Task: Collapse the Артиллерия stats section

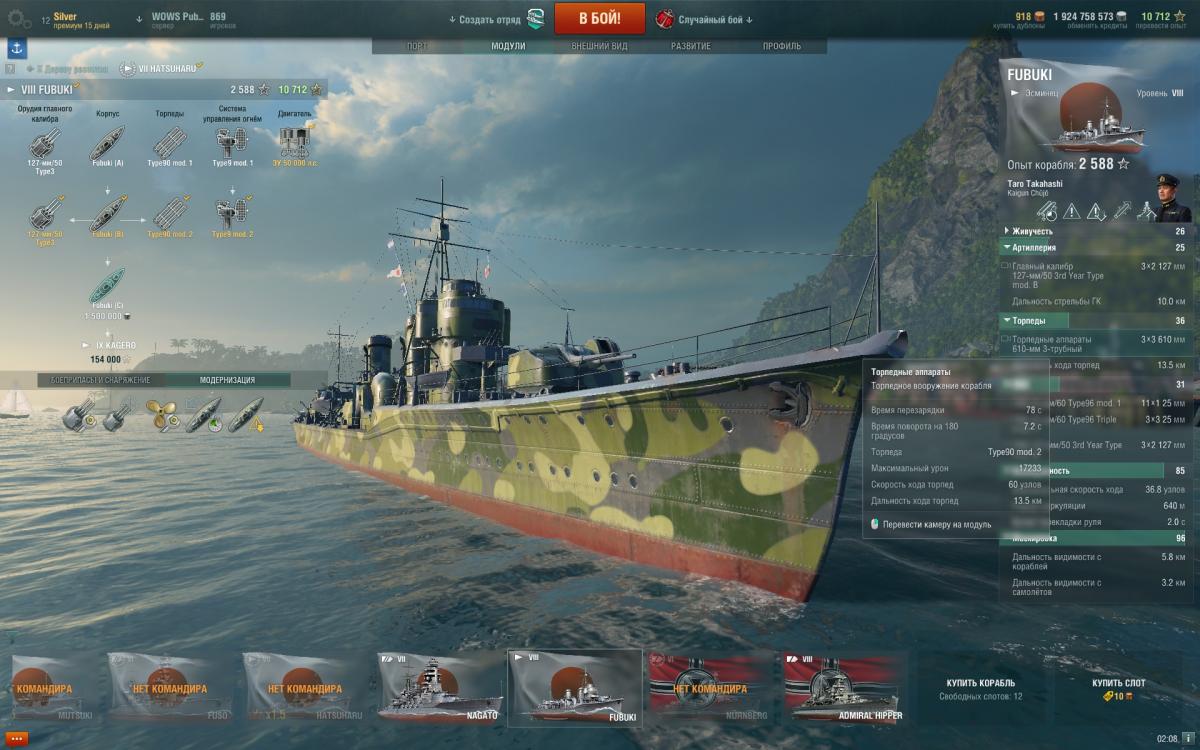Action: (x=1005, y=247)
